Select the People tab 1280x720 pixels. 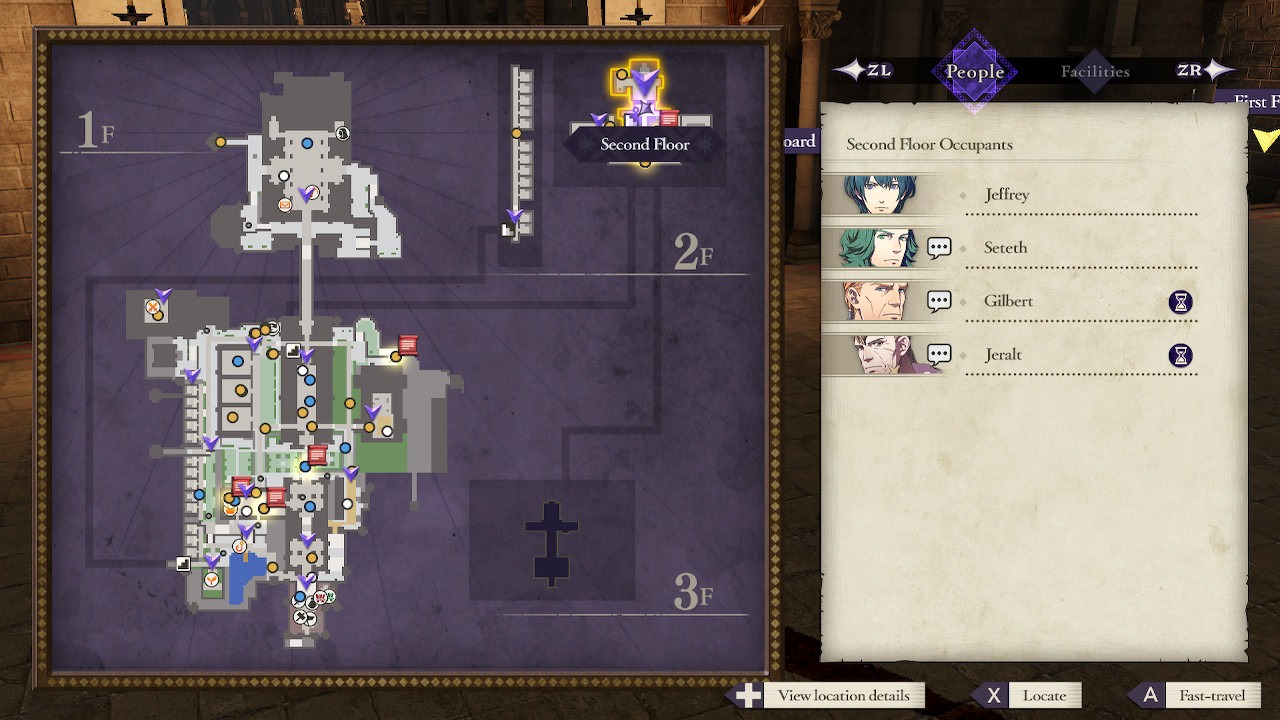(973, 70)
